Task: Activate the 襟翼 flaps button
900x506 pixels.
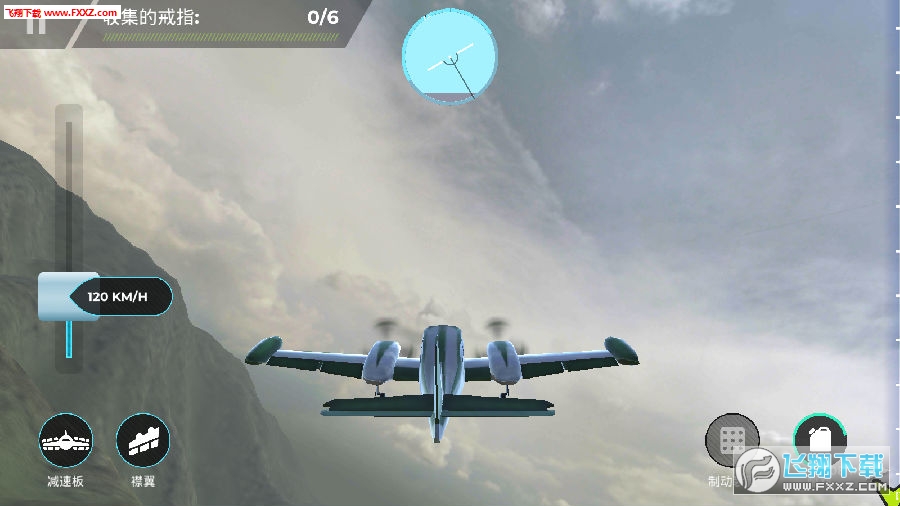Action: (143, 440)
